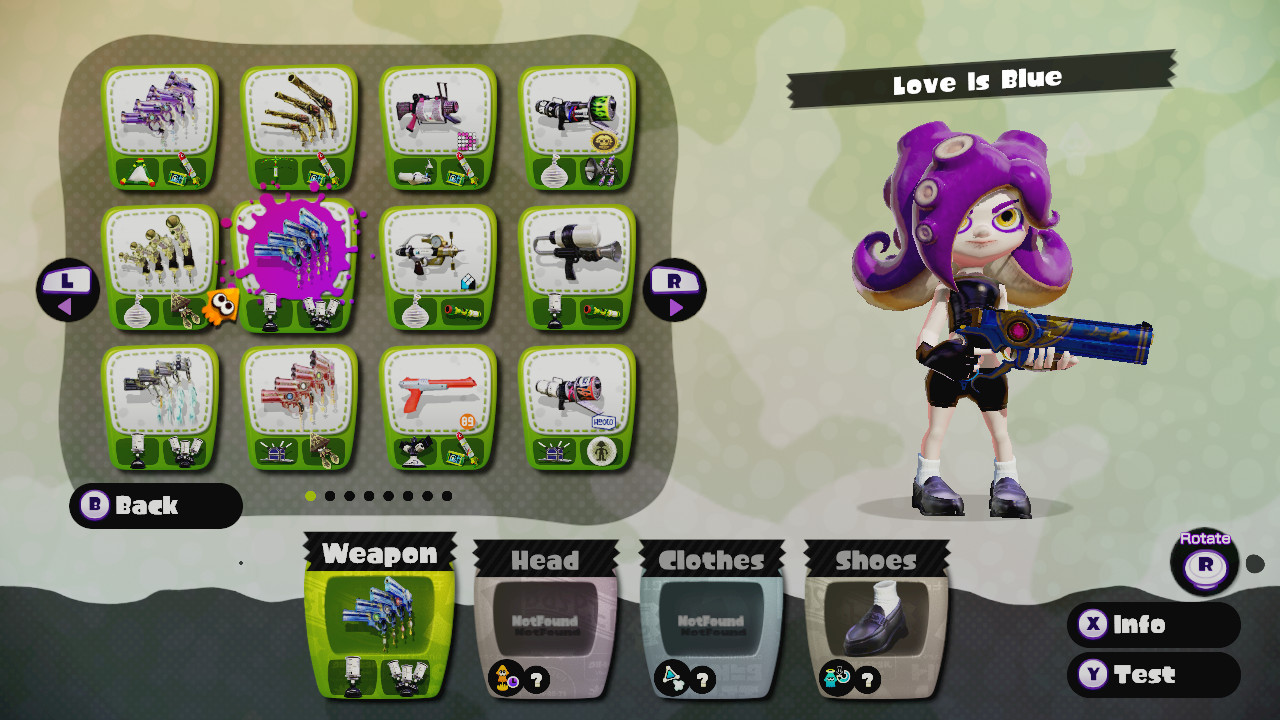The image size is (1280, 720).
Task: Click the orange squid selection marker
Action: [220, 305]
